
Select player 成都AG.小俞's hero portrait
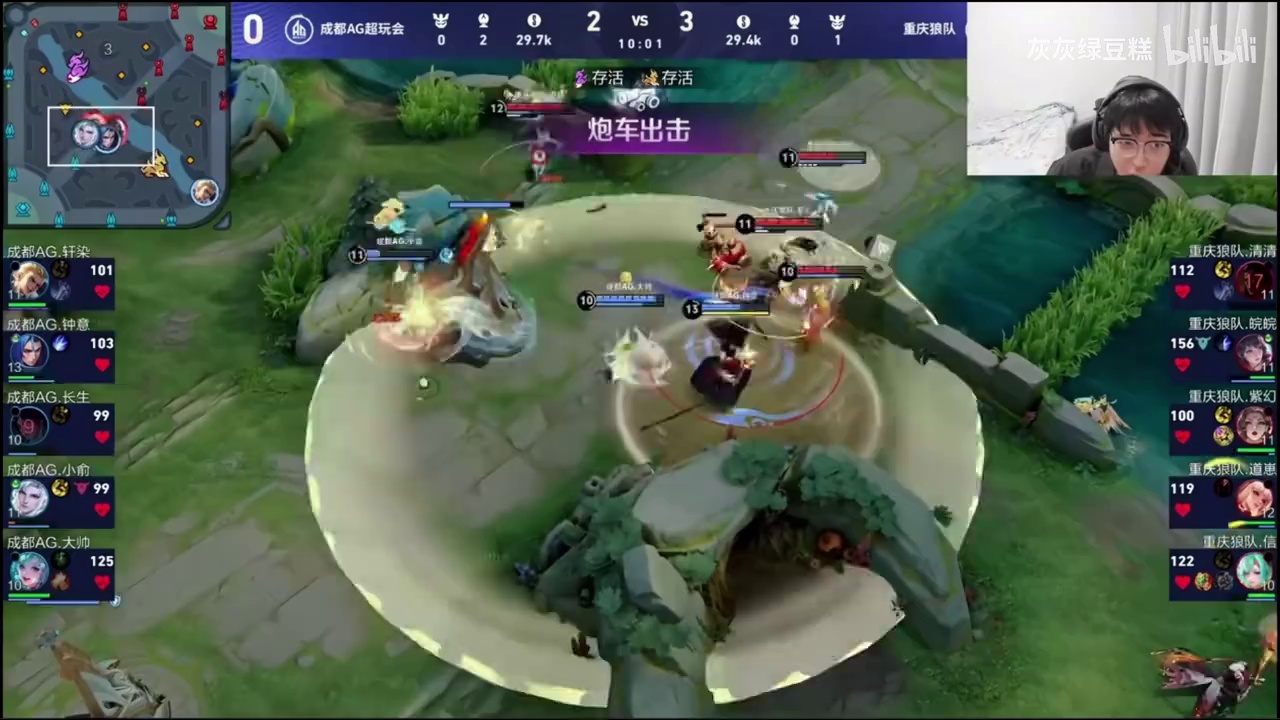pyautogui.click(x=30, y=498)
